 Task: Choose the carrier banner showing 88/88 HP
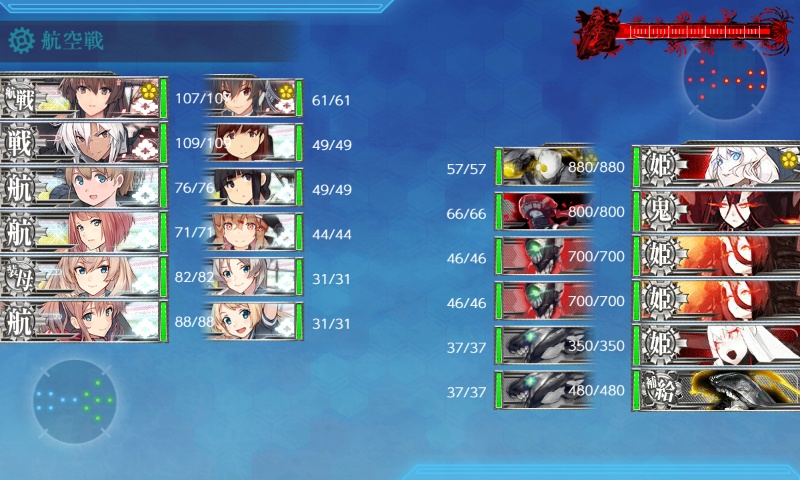click(x=82, y=321)
